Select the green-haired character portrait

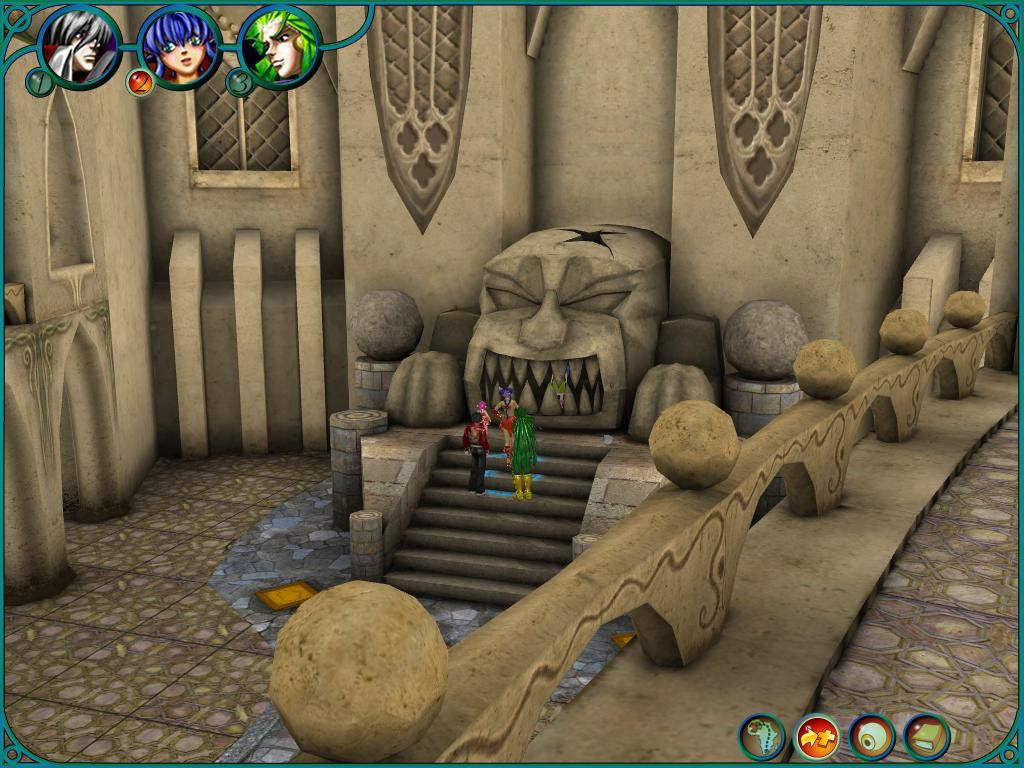[280, 46]
